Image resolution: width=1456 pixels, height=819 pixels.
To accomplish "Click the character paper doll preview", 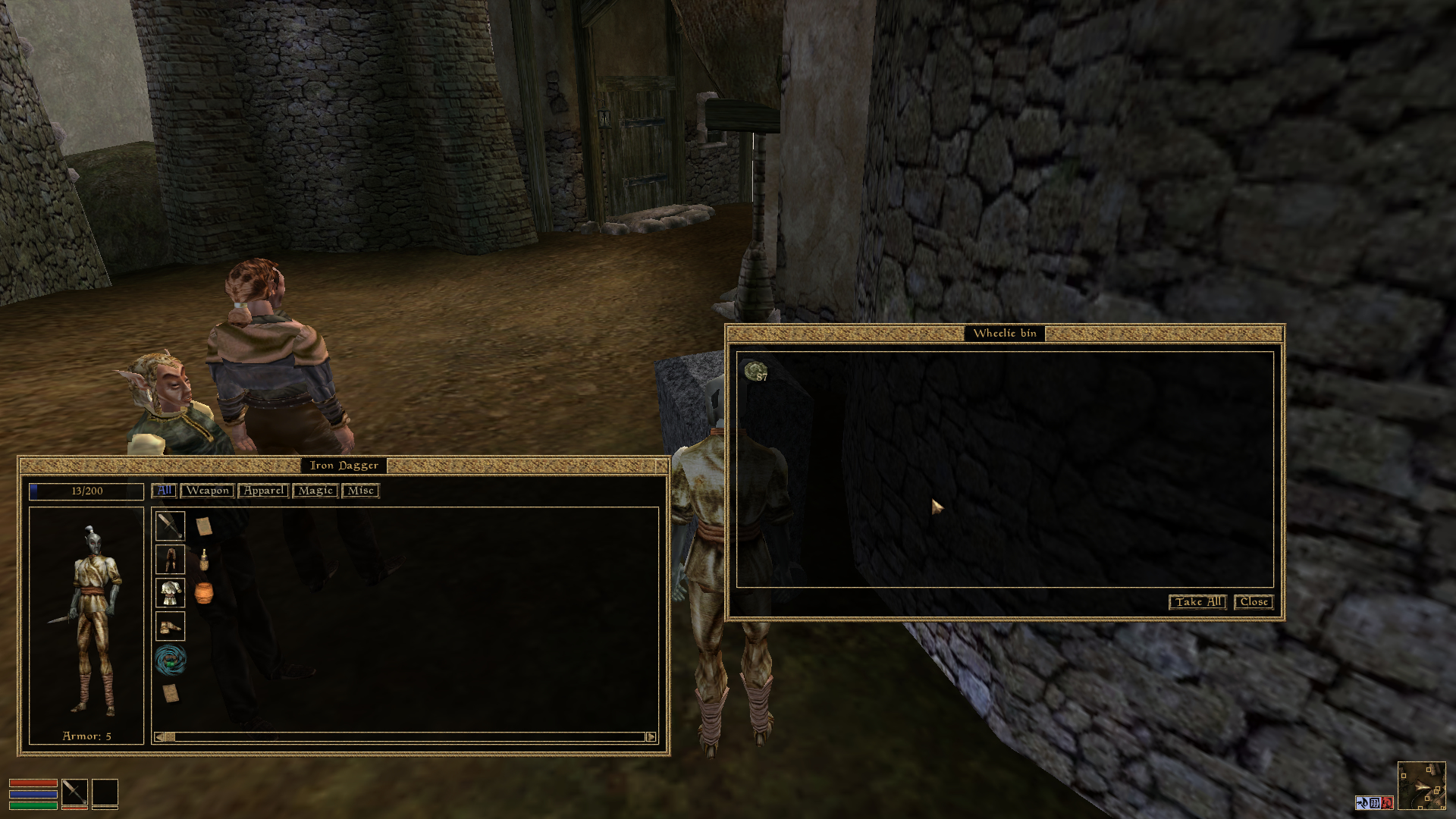I will click(x=86, y=618).
